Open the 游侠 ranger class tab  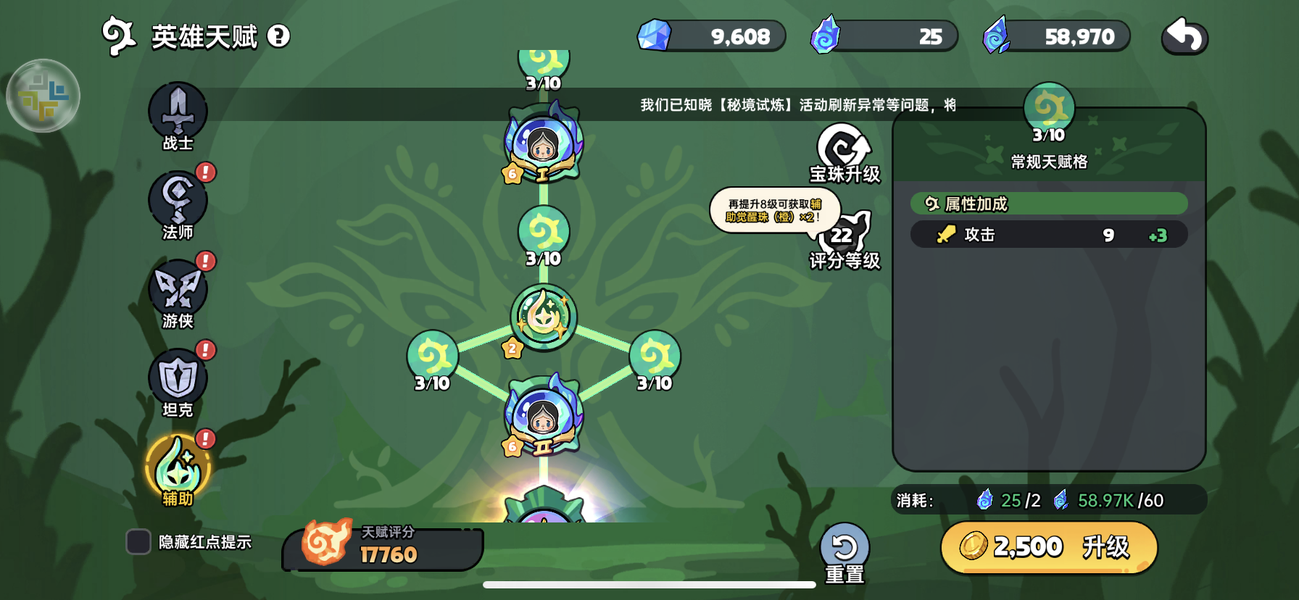(x=178, y=290)
